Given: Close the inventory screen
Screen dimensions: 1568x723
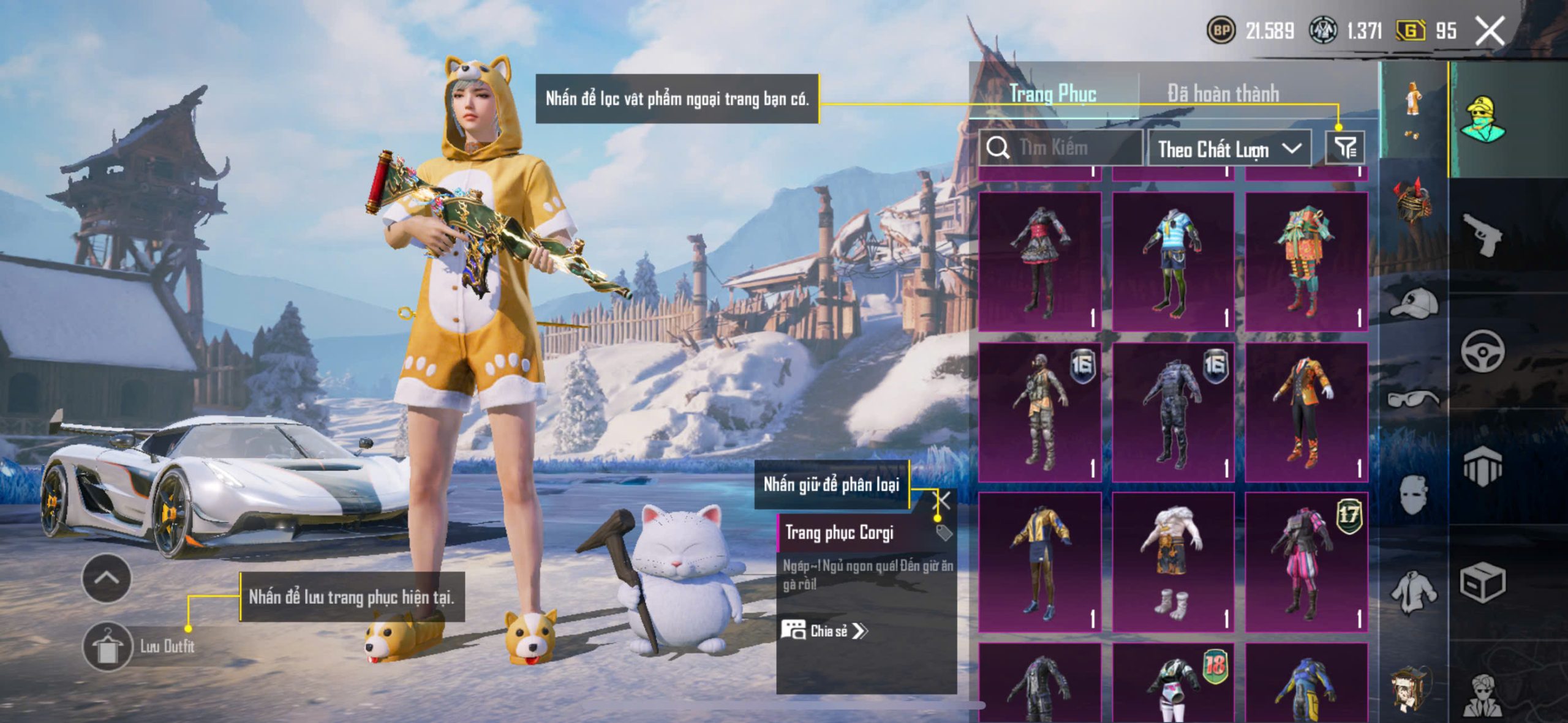Looking at the screenshot, I should [x=1490, y=31].
